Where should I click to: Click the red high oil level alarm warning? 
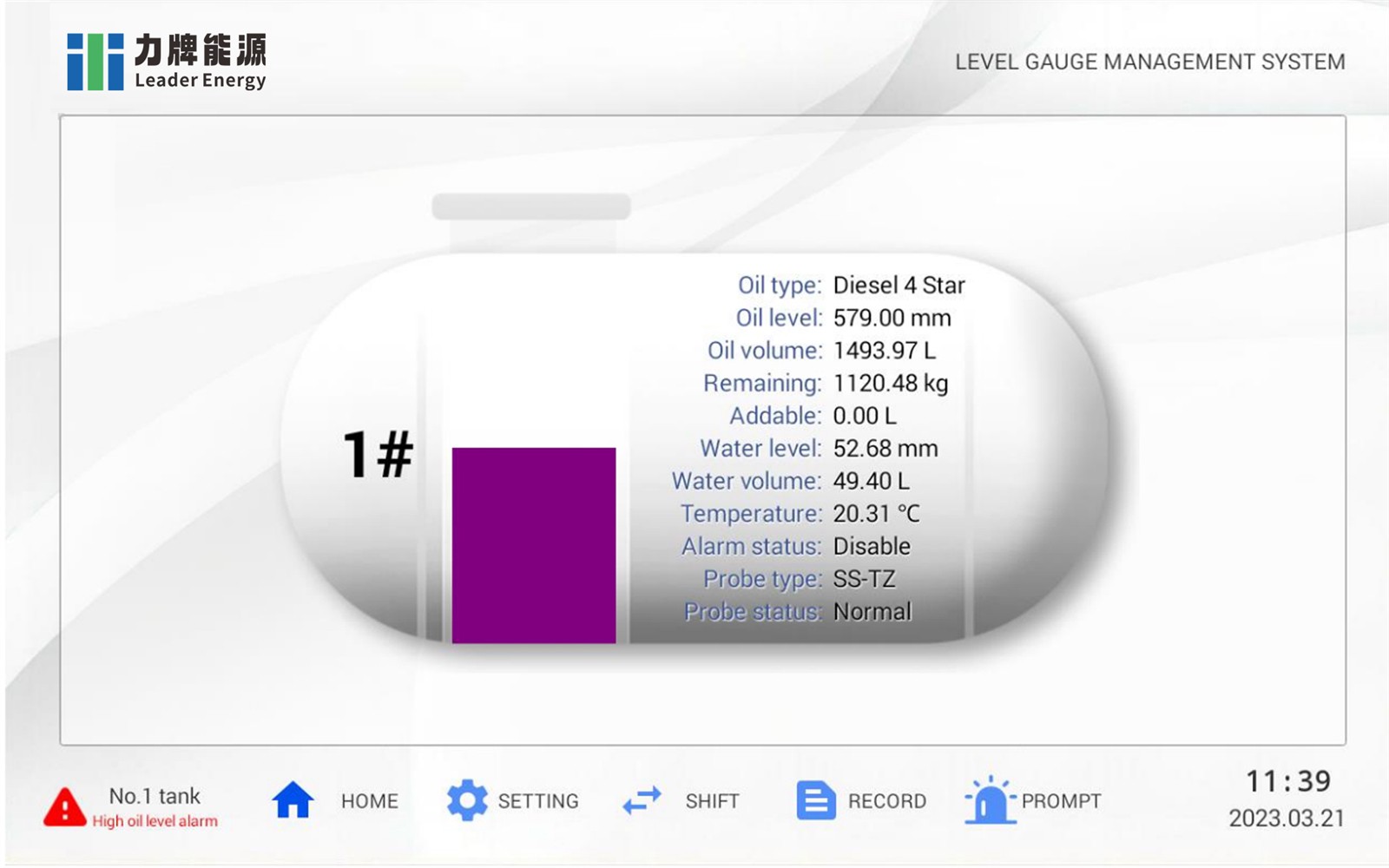[x=130, y=807]
